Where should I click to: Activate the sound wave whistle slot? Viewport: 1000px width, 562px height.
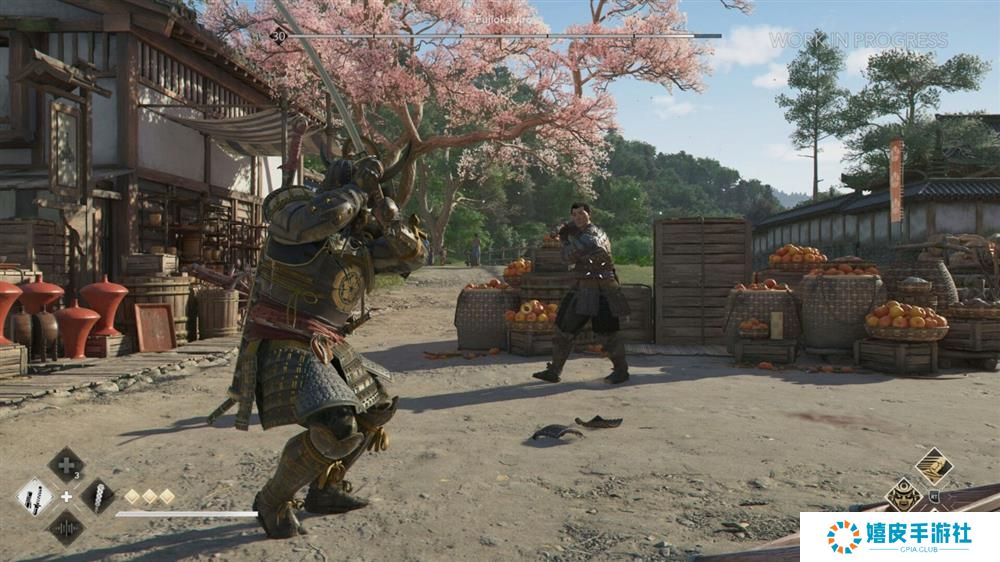point(66,527)
